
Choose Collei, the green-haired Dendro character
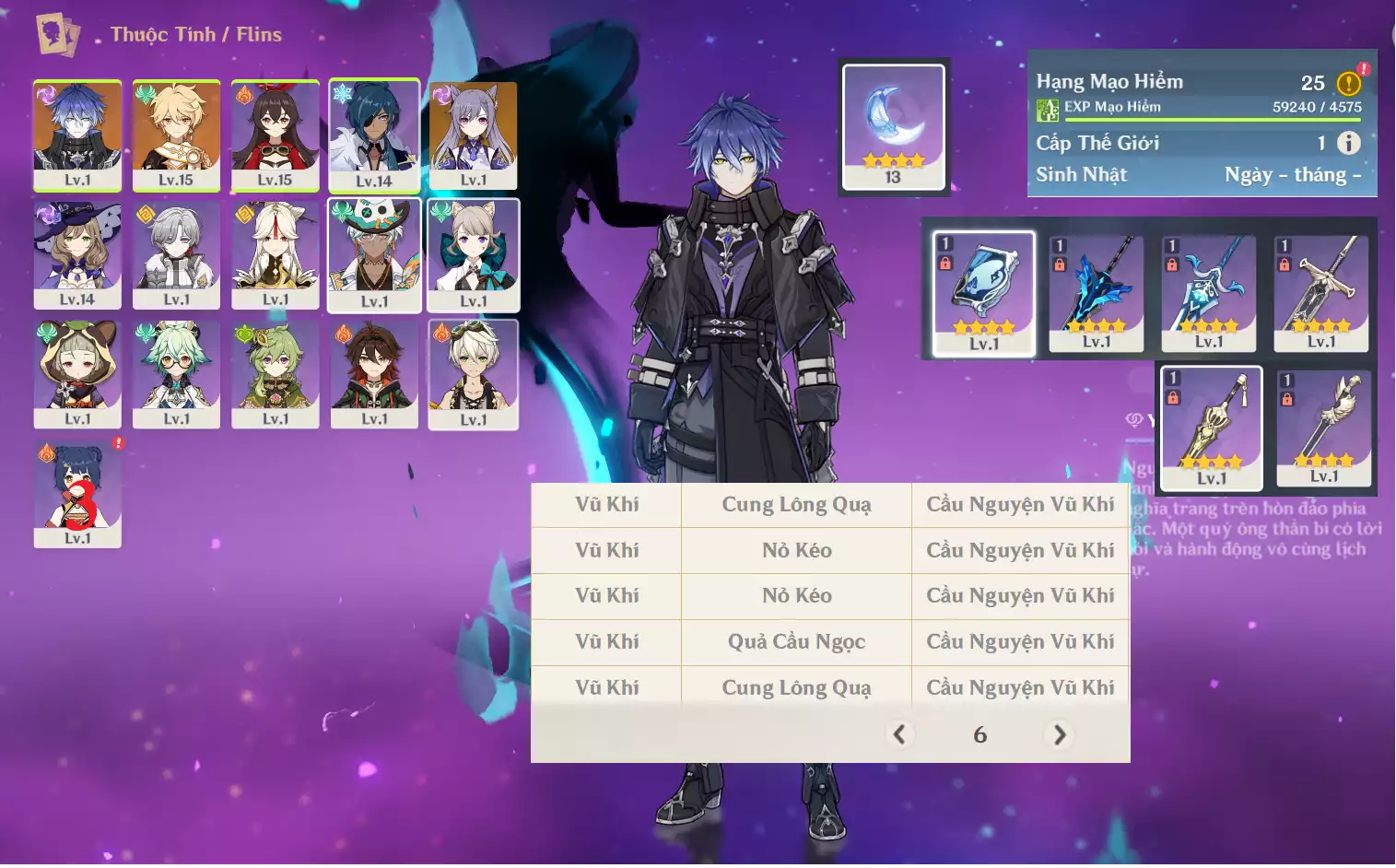pyautogui.click(x=275, y=374)
